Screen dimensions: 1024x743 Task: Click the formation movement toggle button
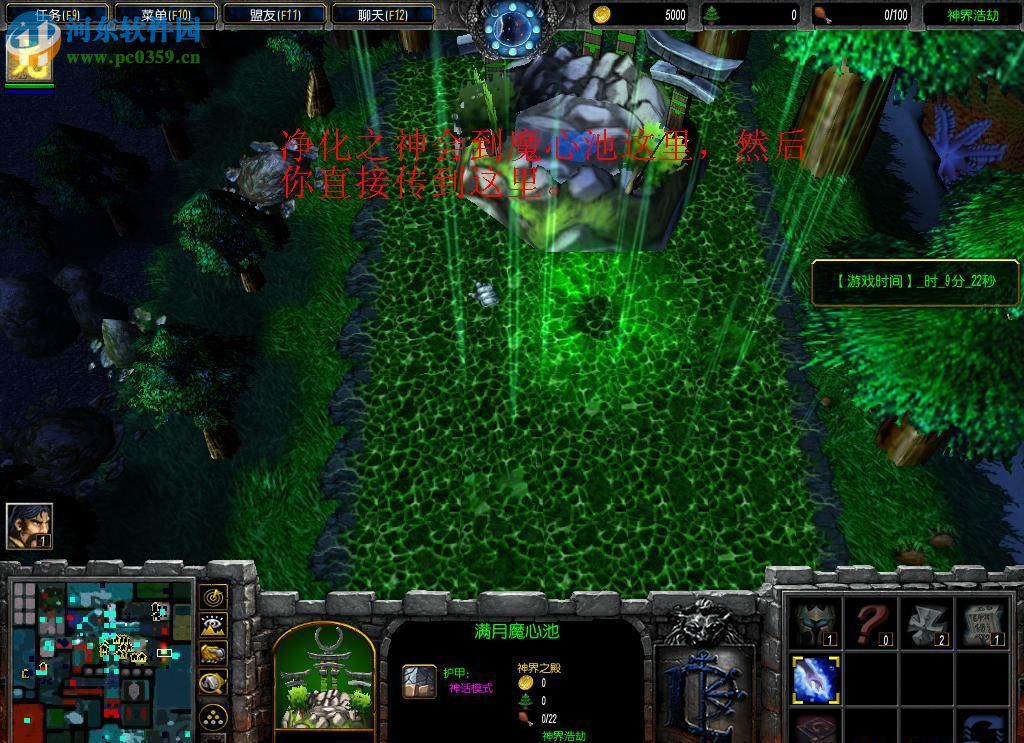tap(213, 717)
